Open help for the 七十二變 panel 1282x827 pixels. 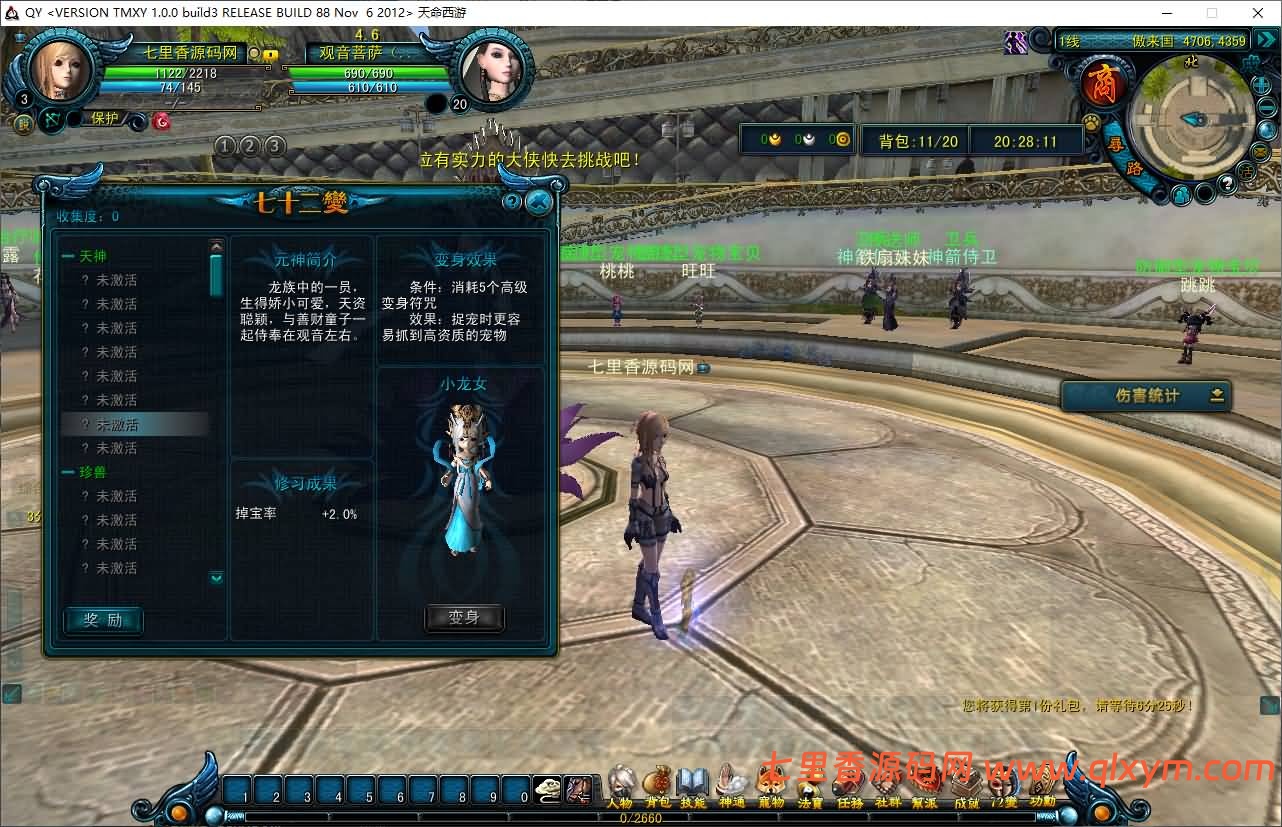click(x=512, y=202)
